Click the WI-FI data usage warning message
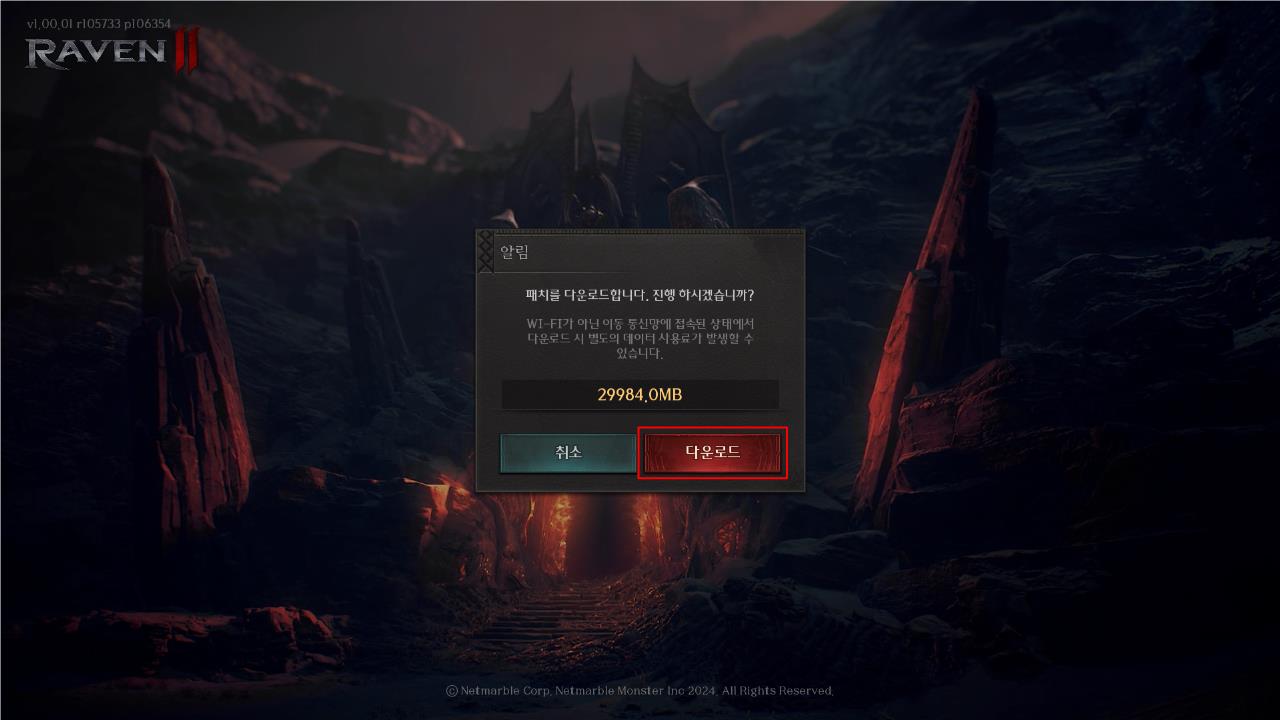 641,339
